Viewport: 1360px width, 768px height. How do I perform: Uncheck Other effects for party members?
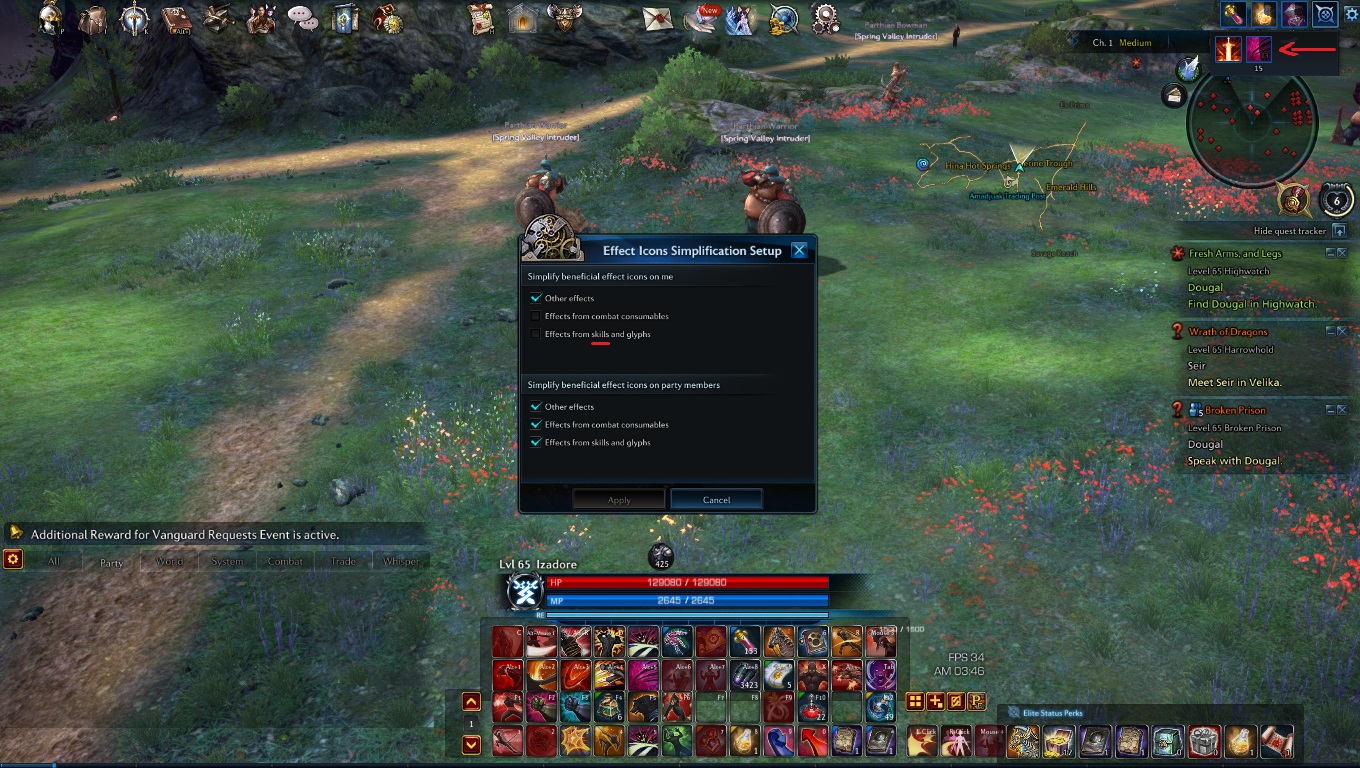click(536, 407)
